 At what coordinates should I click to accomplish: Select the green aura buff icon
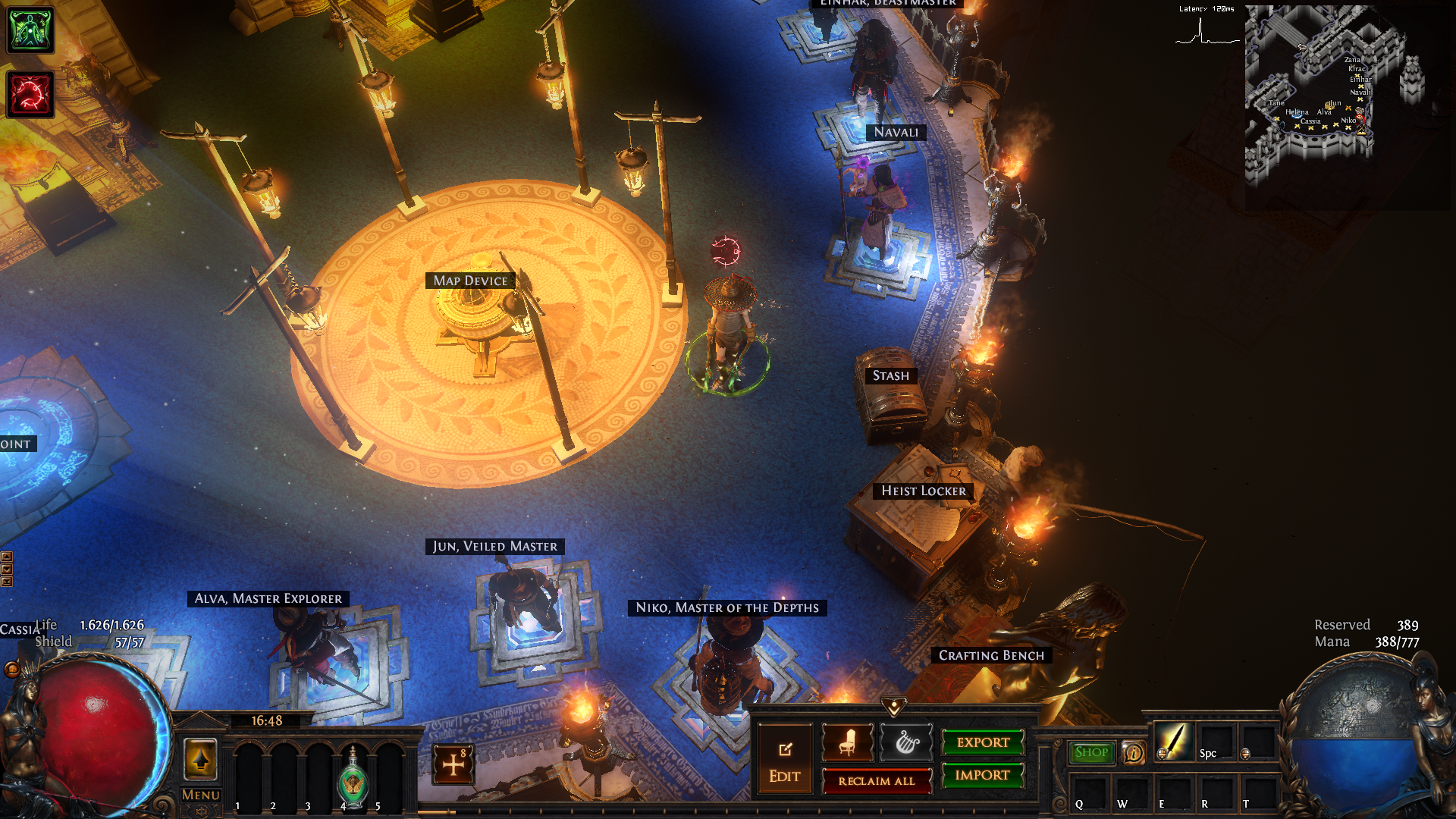click(x=30, y=30)
